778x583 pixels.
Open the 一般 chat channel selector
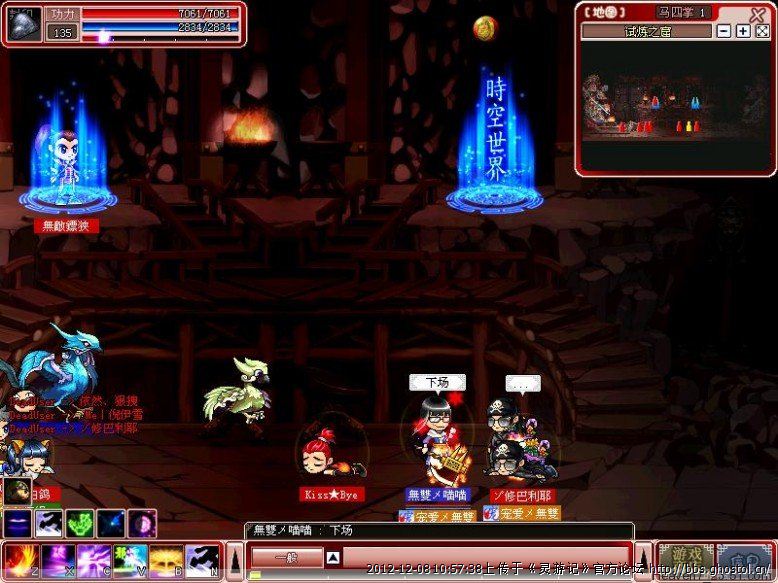click(286, 558)
